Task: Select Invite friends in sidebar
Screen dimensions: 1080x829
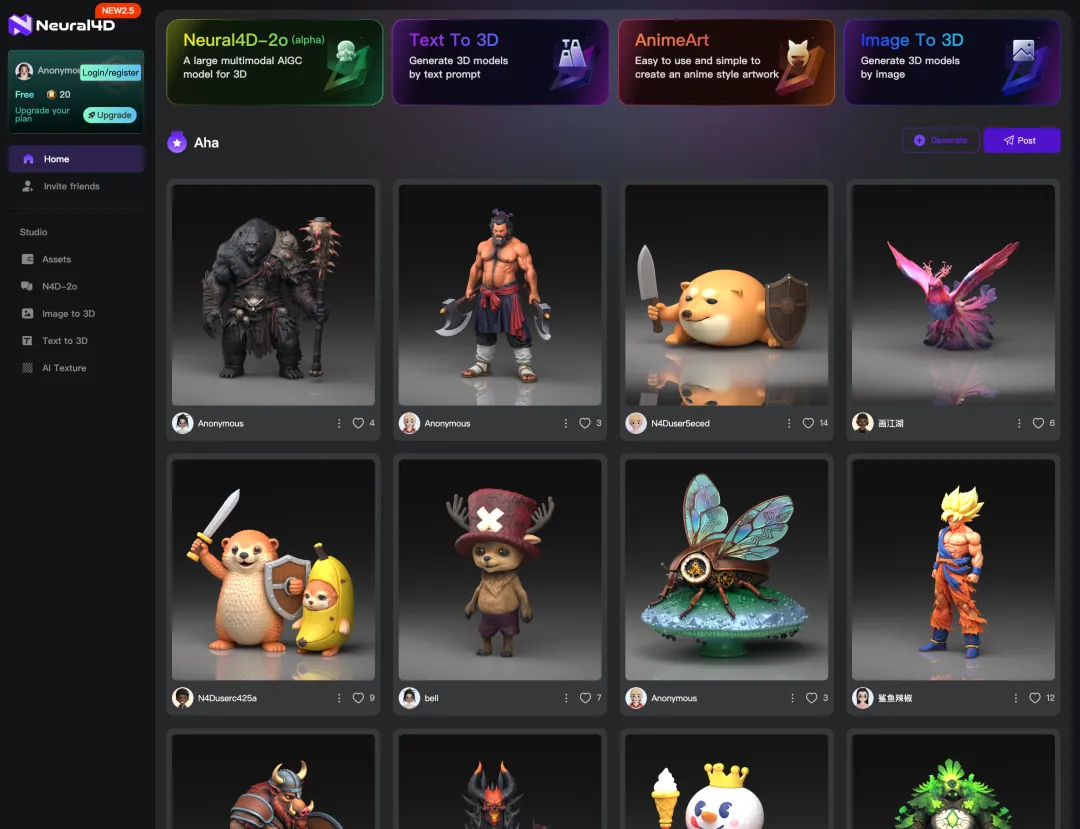Action: coord(71,186)
